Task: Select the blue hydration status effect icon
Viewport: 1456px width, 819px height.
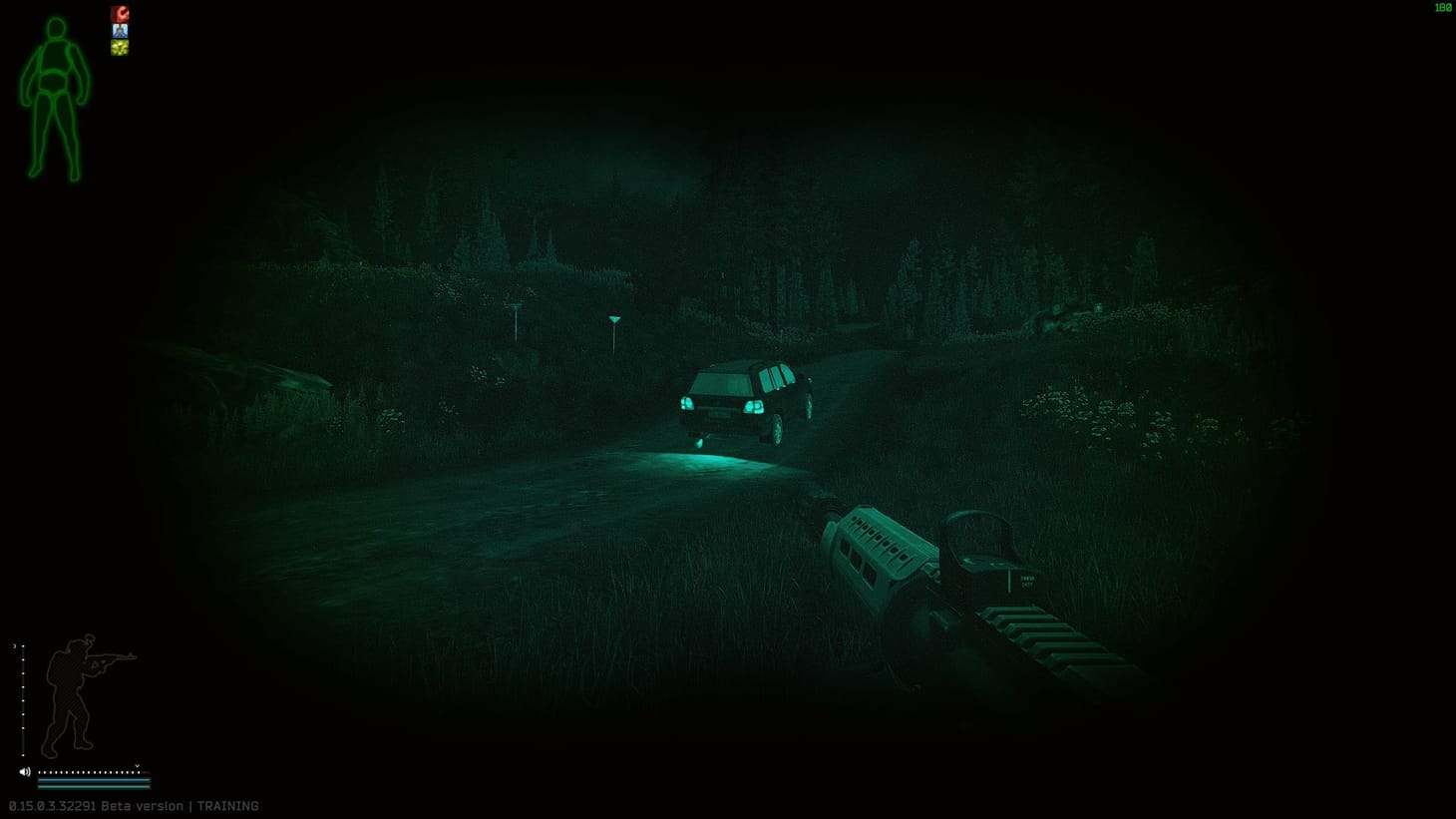Action: pos(120,31)
